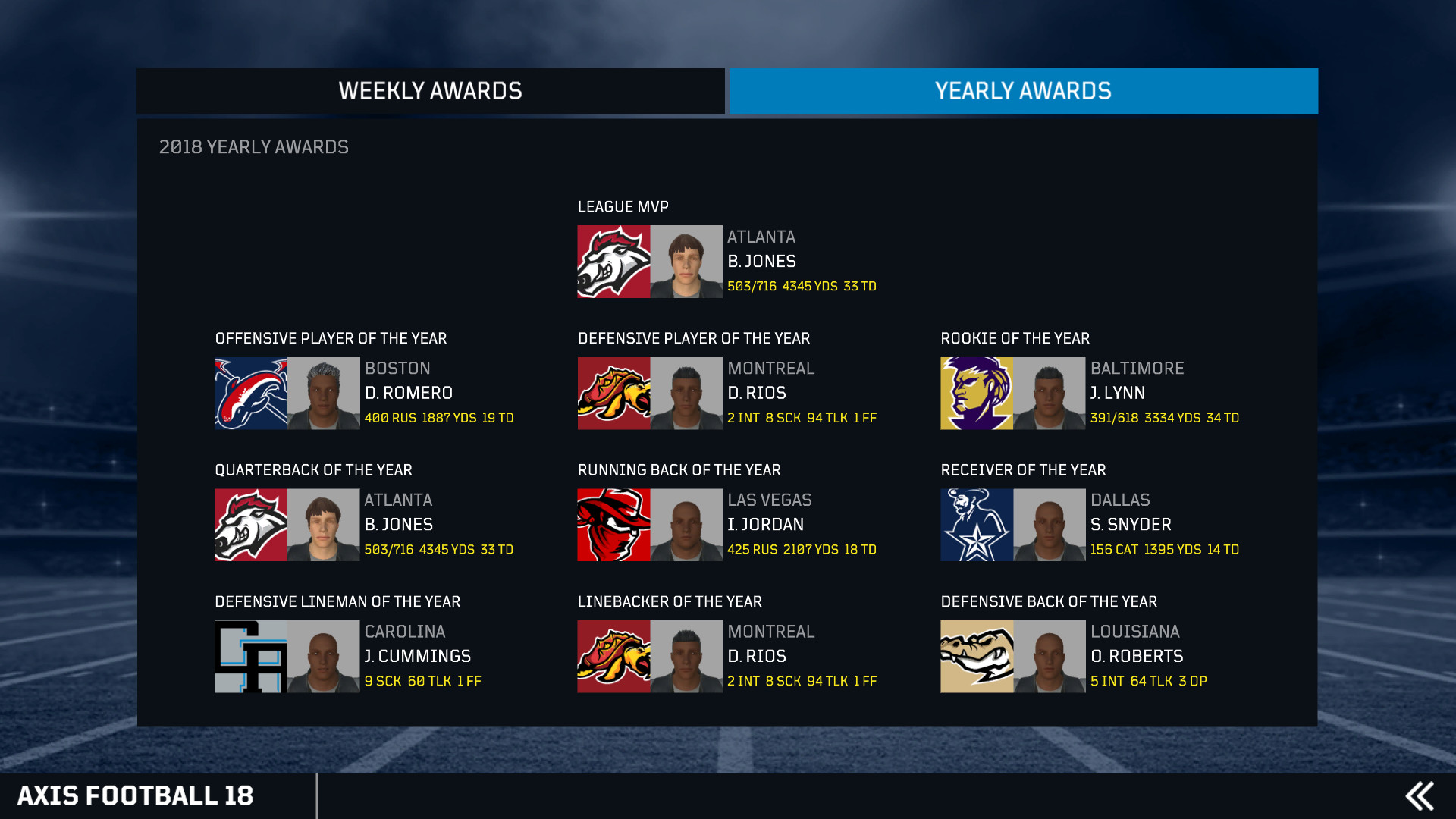1456x819 pixels.
Task: Click the Baltimore logo under Rookie of the Year
Action: coord(976,394)
